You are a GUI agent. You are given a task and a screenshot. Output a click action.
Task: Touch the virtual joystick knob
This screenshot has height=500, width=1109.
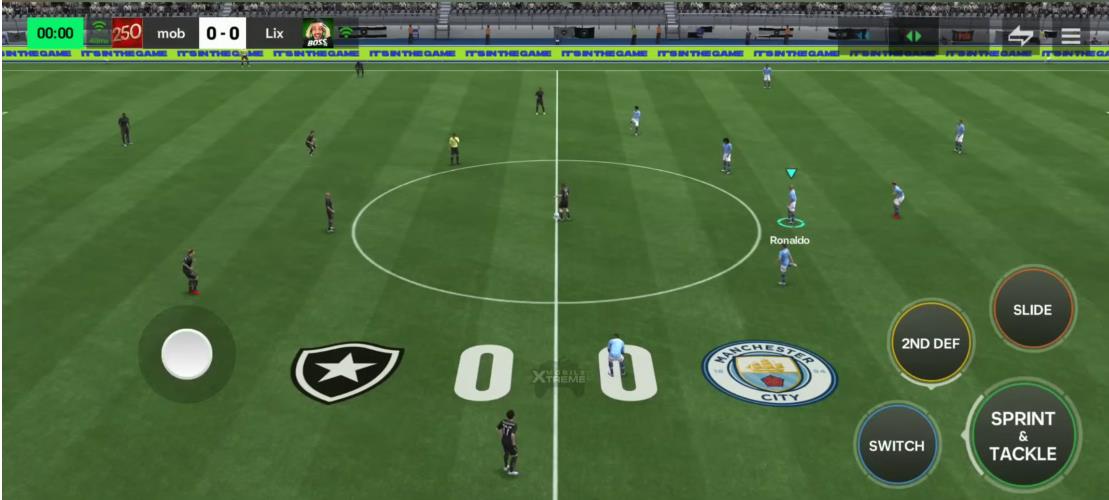(x=187, y=354)
